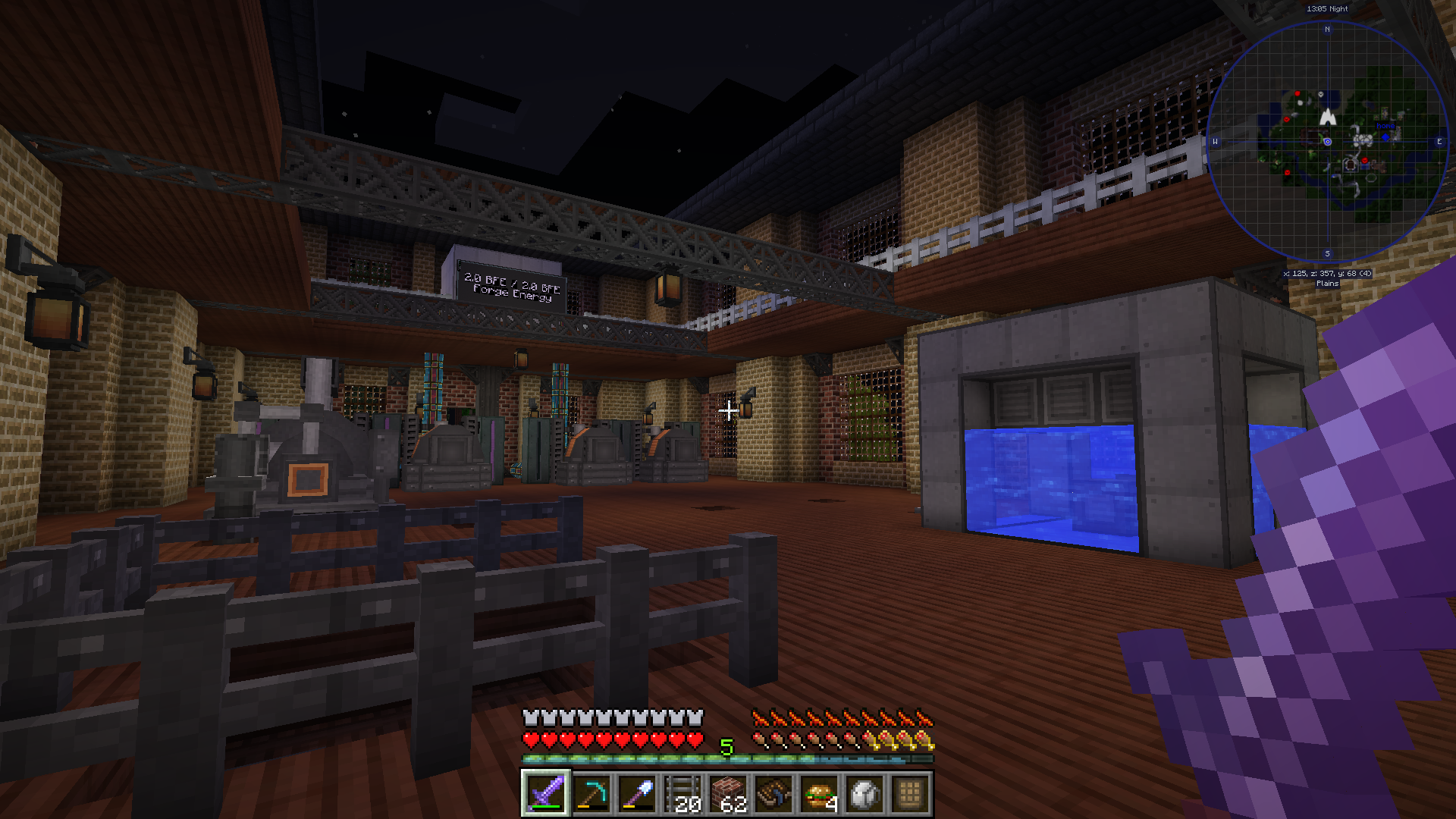Screen dimensions: 1456x819
Task: Select the white backpack item slot
Action: pos(864,794)
